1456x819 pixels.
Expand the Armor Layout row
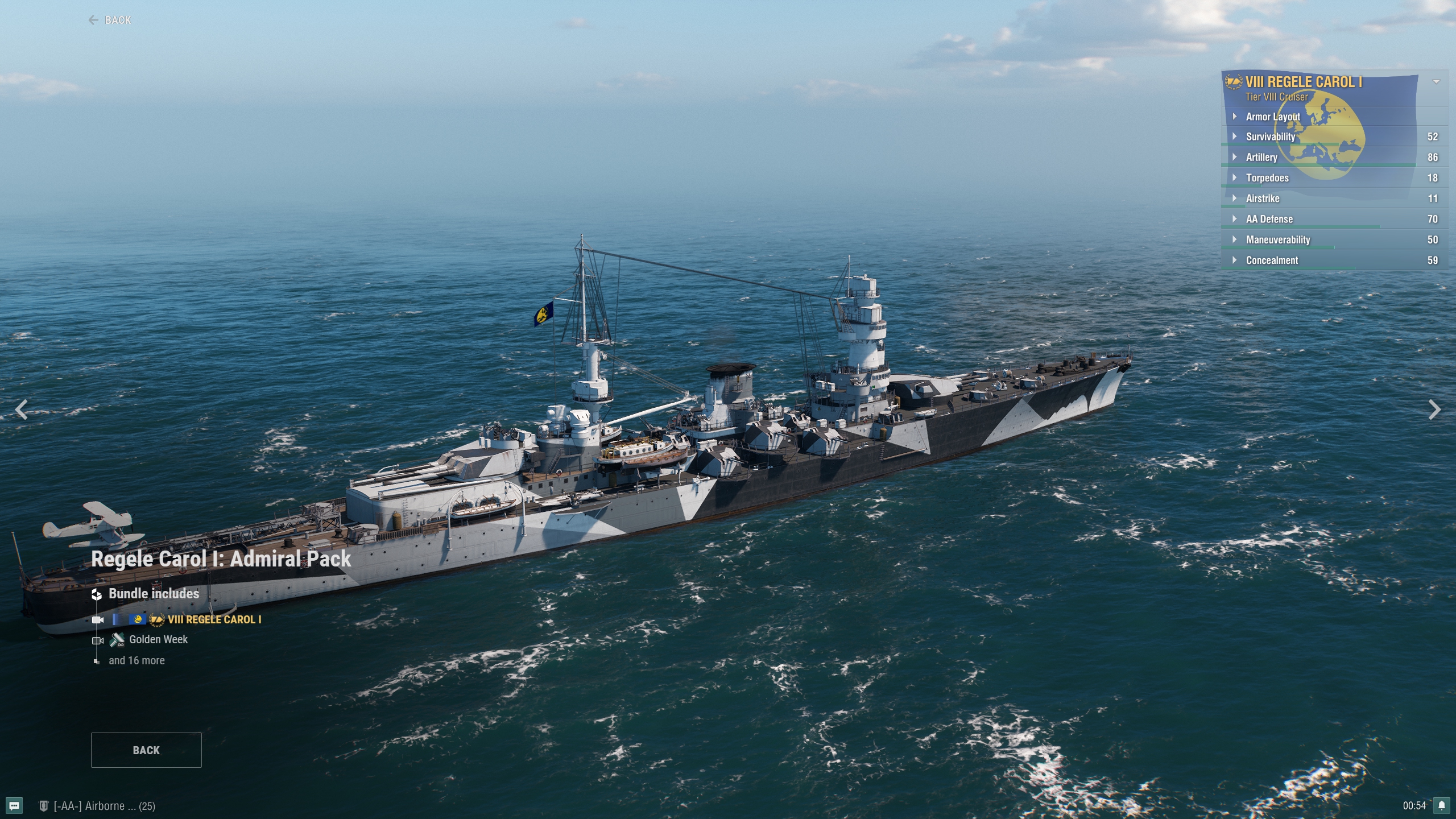click(1273, 117)
